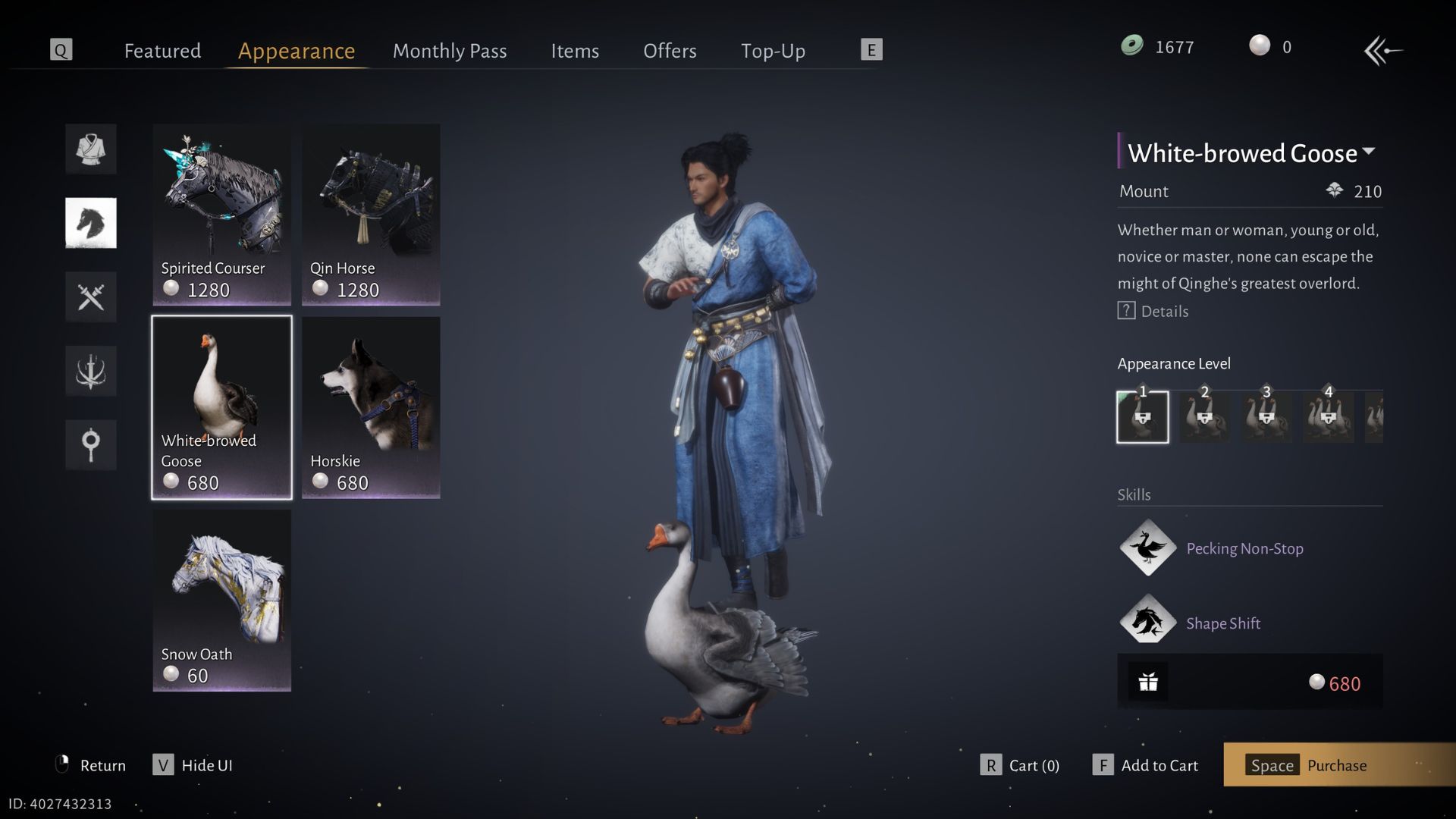Screen dimensions: 1456x819
Task: Open the mount category with horse head icon
Action: (90, 222)
